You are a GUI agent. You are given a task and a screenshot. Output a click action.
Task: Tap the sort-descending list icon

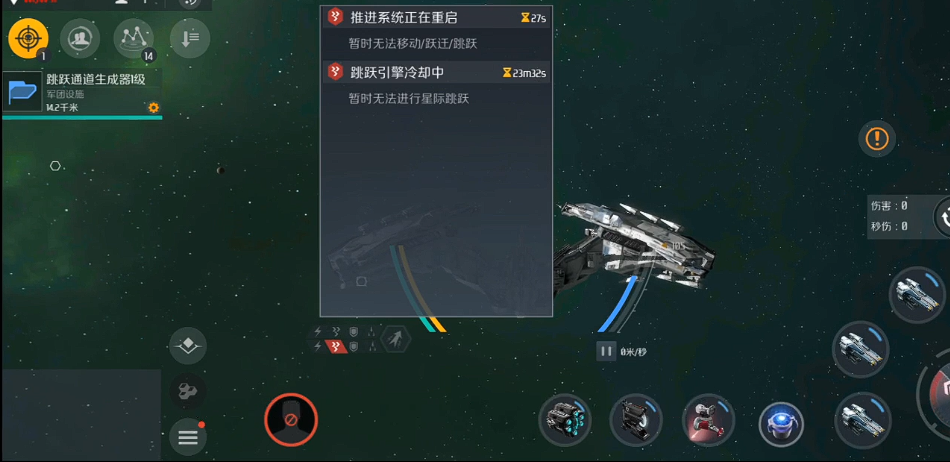189,39
